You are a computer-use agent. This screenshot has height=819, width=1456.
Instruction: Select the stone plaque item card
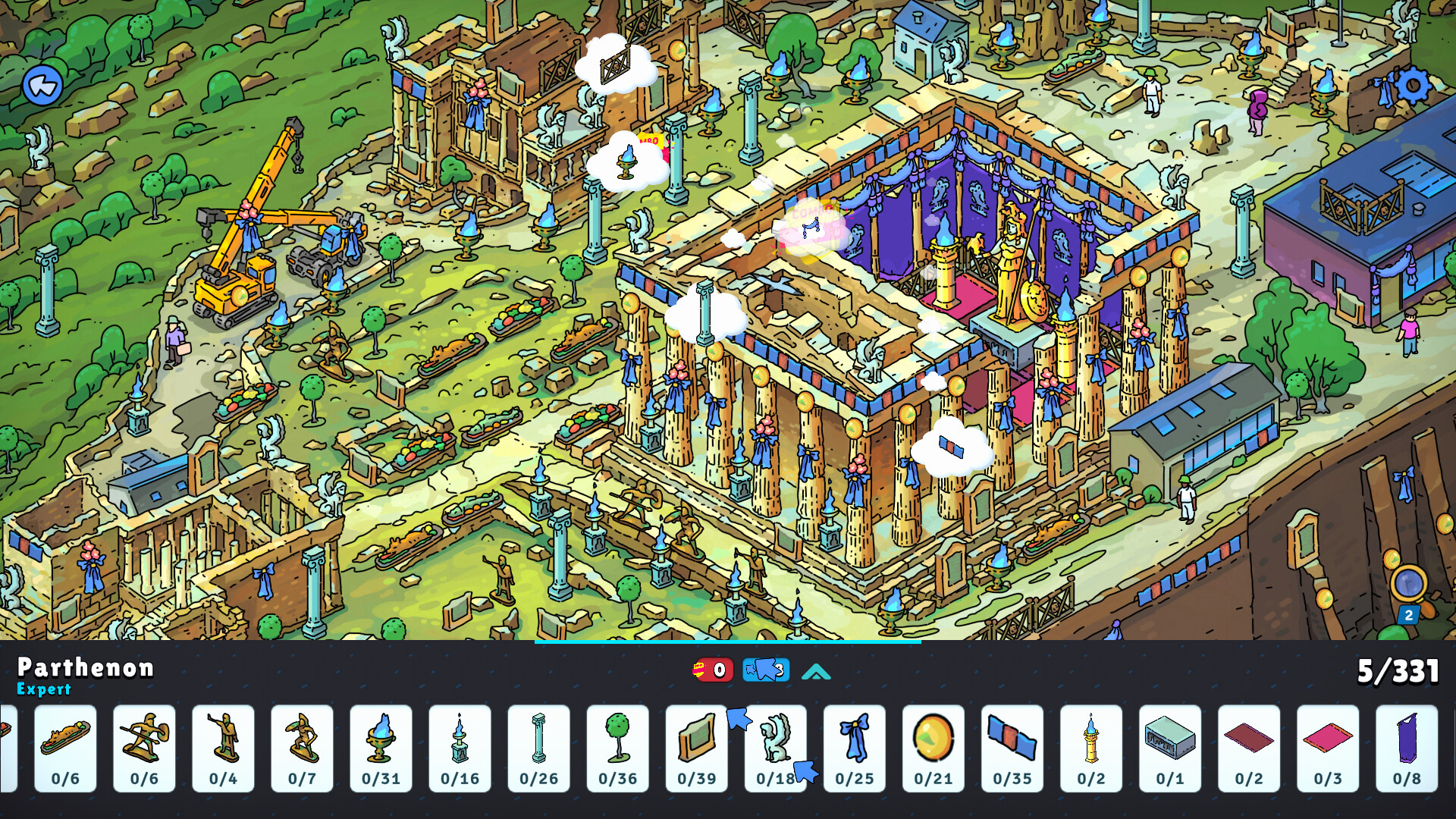[697, 747]
